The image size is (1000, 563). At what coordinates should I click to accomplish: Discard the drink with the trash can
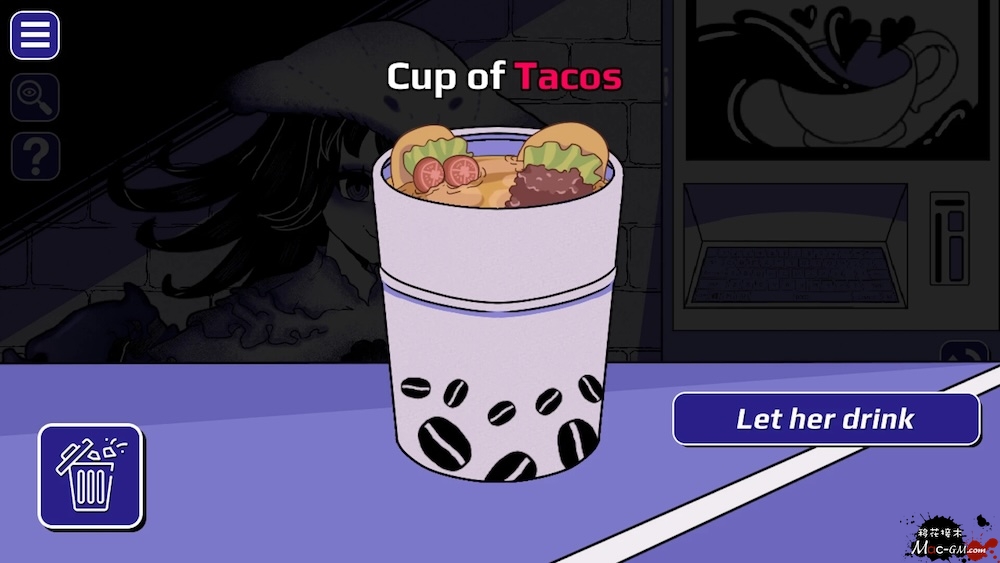point(91,476)
